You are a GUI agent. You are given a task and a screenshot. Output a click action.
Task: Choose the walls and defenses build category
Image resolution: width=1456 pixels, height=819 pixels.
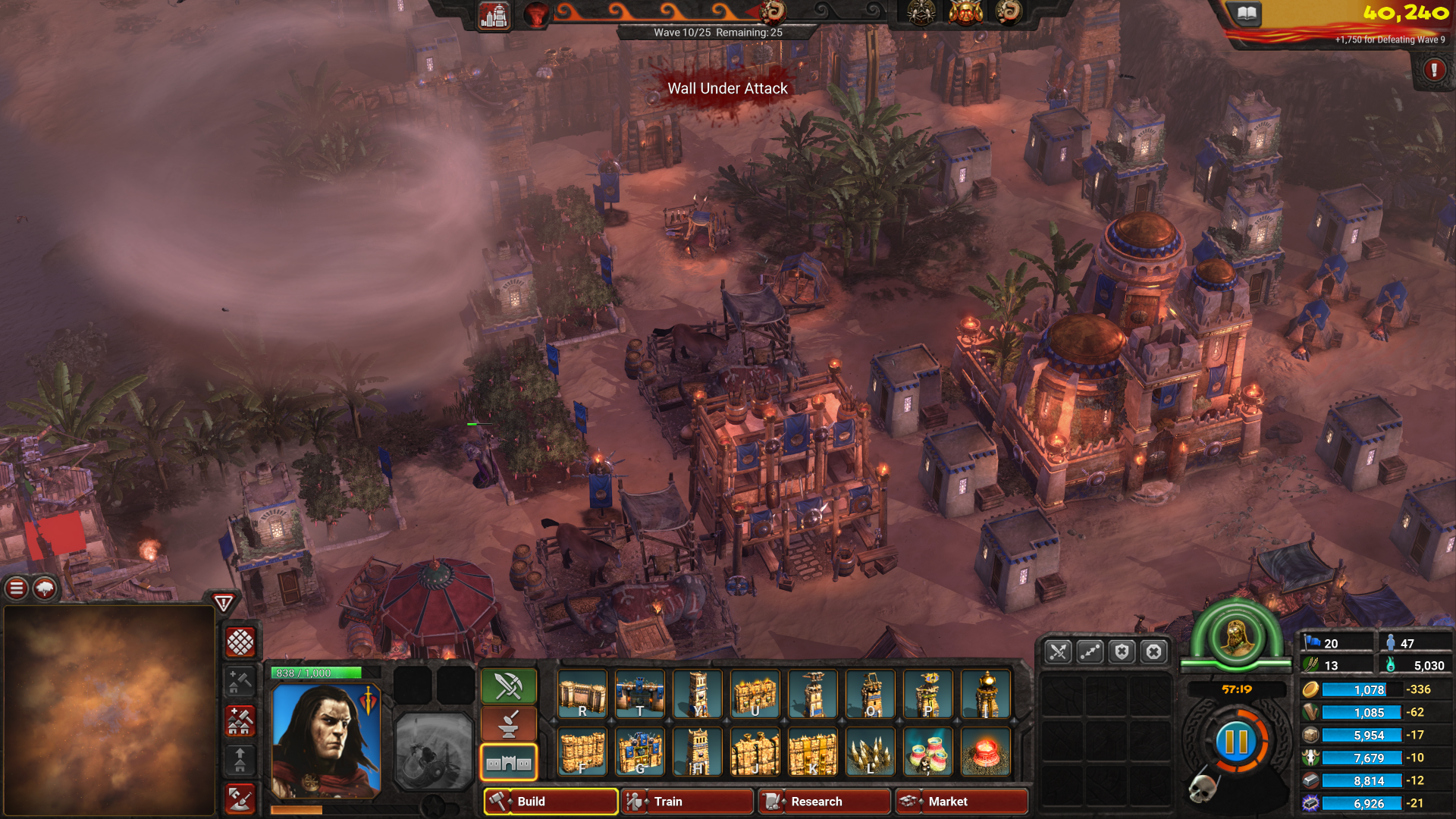click(x=509, y=763)
